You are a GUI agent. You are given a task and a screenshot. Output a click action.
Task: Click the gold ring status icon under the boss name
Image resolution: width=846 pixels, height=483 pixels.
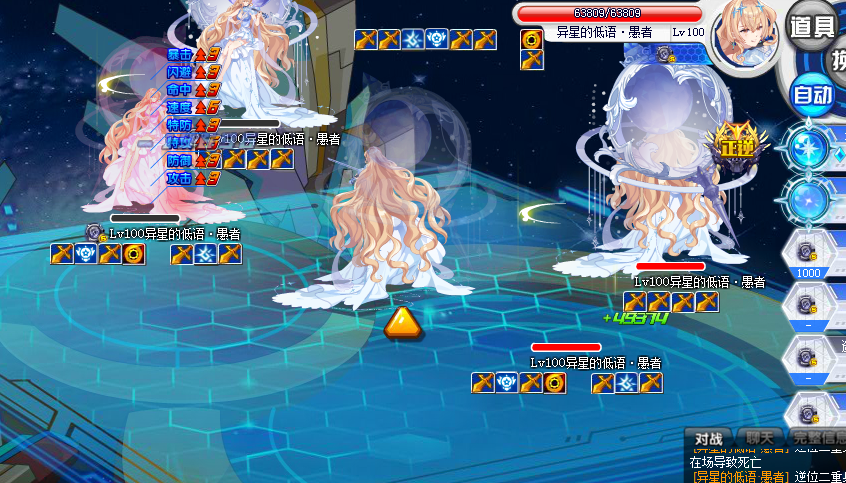(532, 39)
